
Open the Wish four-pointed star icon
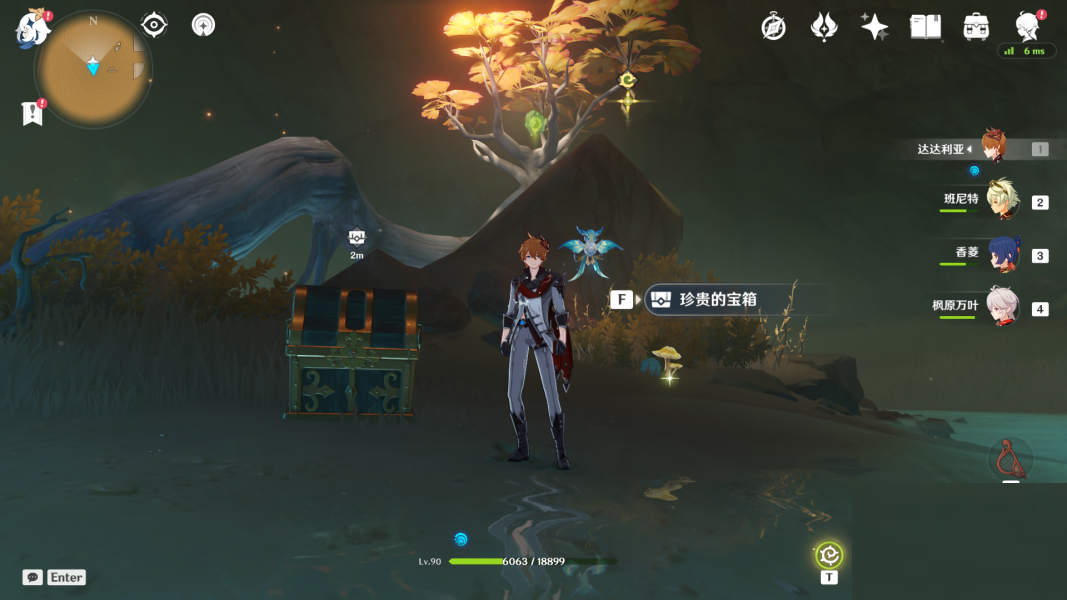pyautogui.click(x=874, y=27)
